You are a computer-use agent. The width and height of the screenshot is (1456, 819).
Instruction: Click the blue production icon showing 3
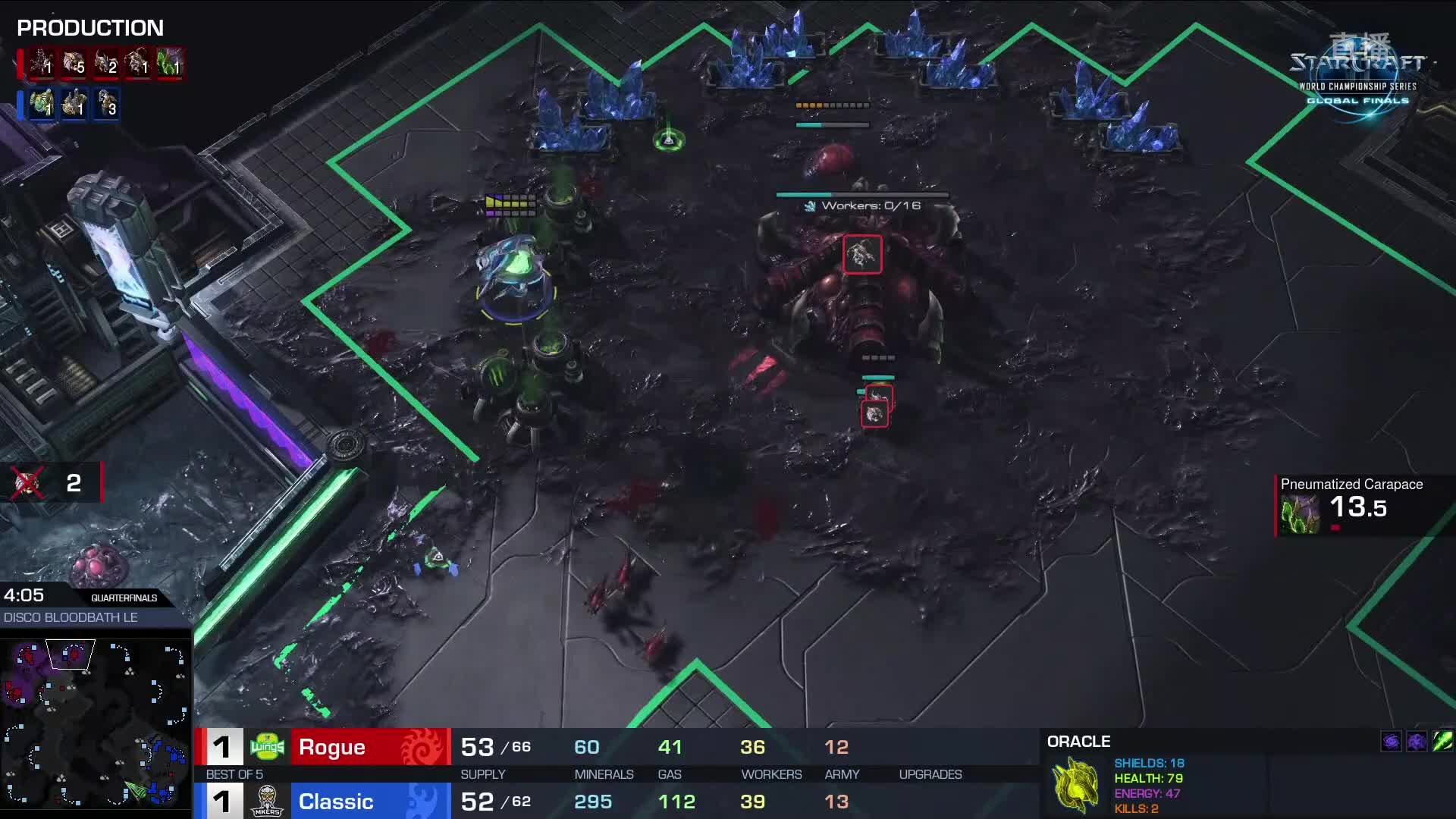click(107, 105)
